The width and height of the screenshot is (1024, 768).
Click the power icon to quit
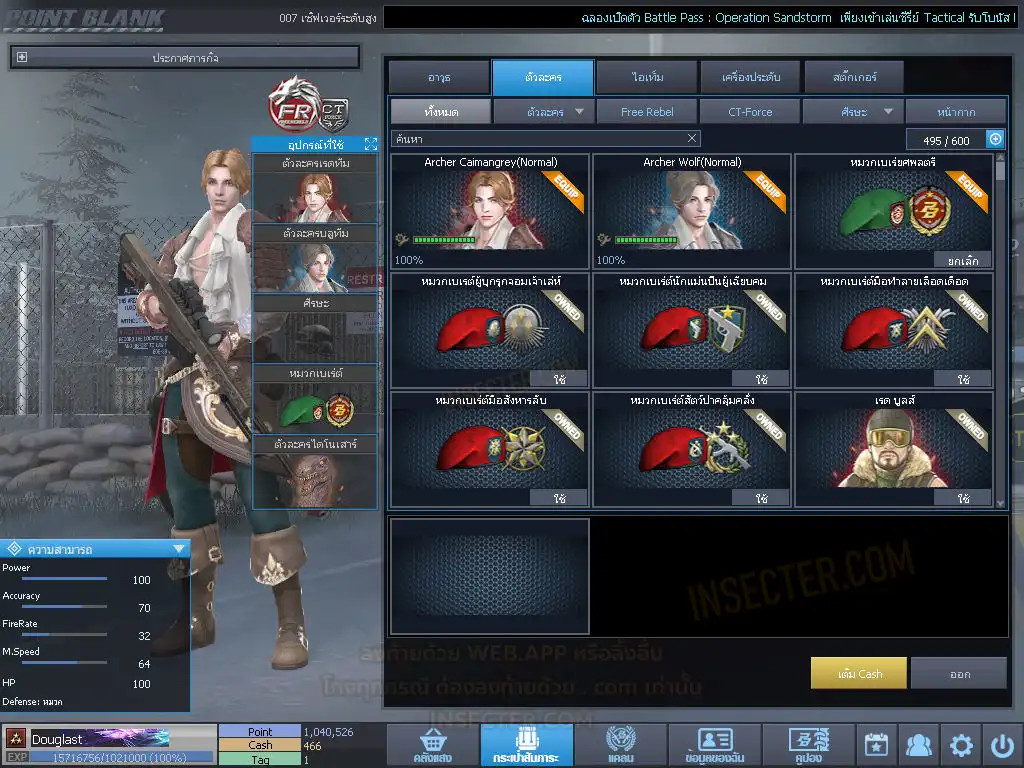[1003, 745]
